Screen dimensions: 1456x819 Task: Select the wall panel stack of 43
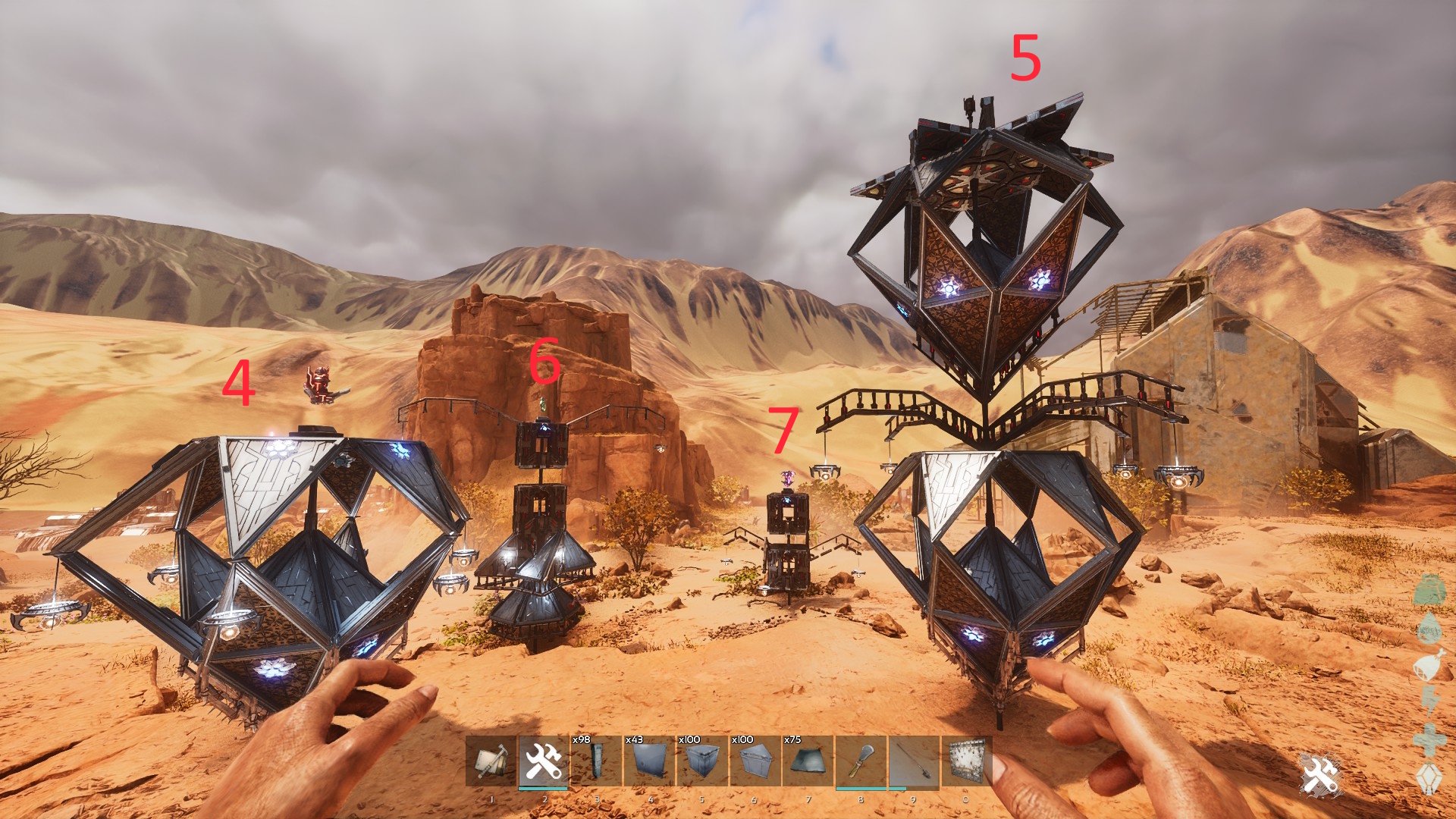pos(650,762)
